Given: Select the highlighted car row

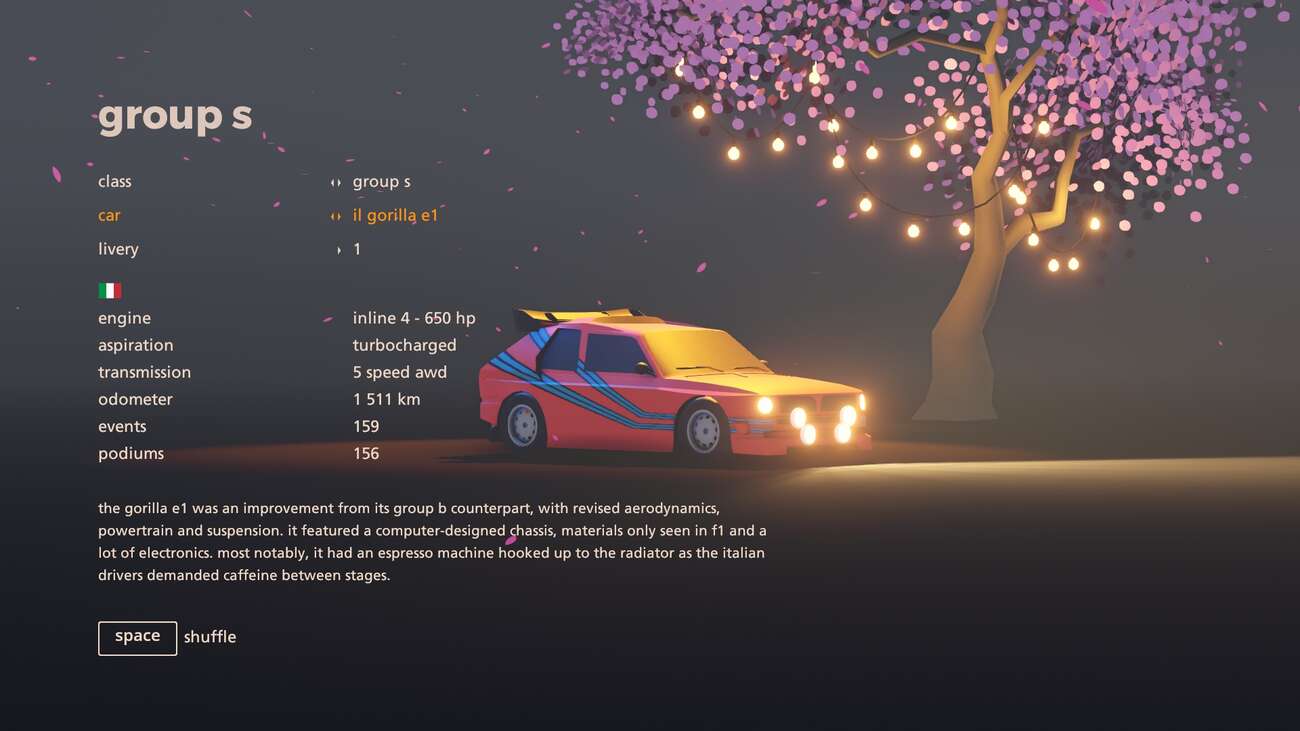Looking at the screenshot, I should [109, 216].
